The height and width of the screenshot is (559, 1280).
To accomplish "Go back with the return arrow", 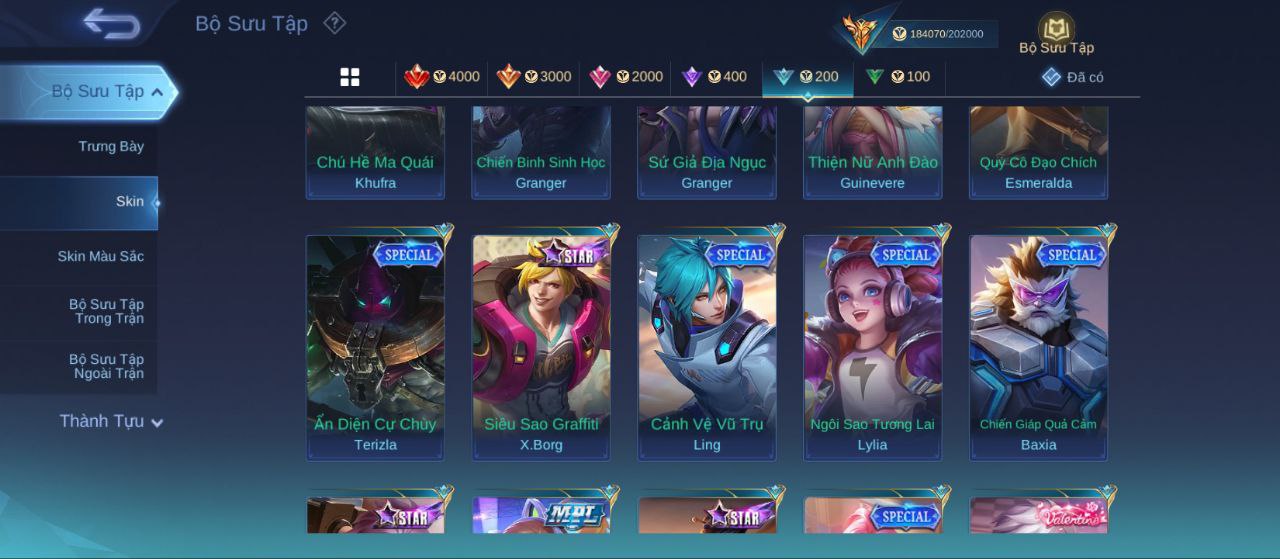I will (111, 23).
